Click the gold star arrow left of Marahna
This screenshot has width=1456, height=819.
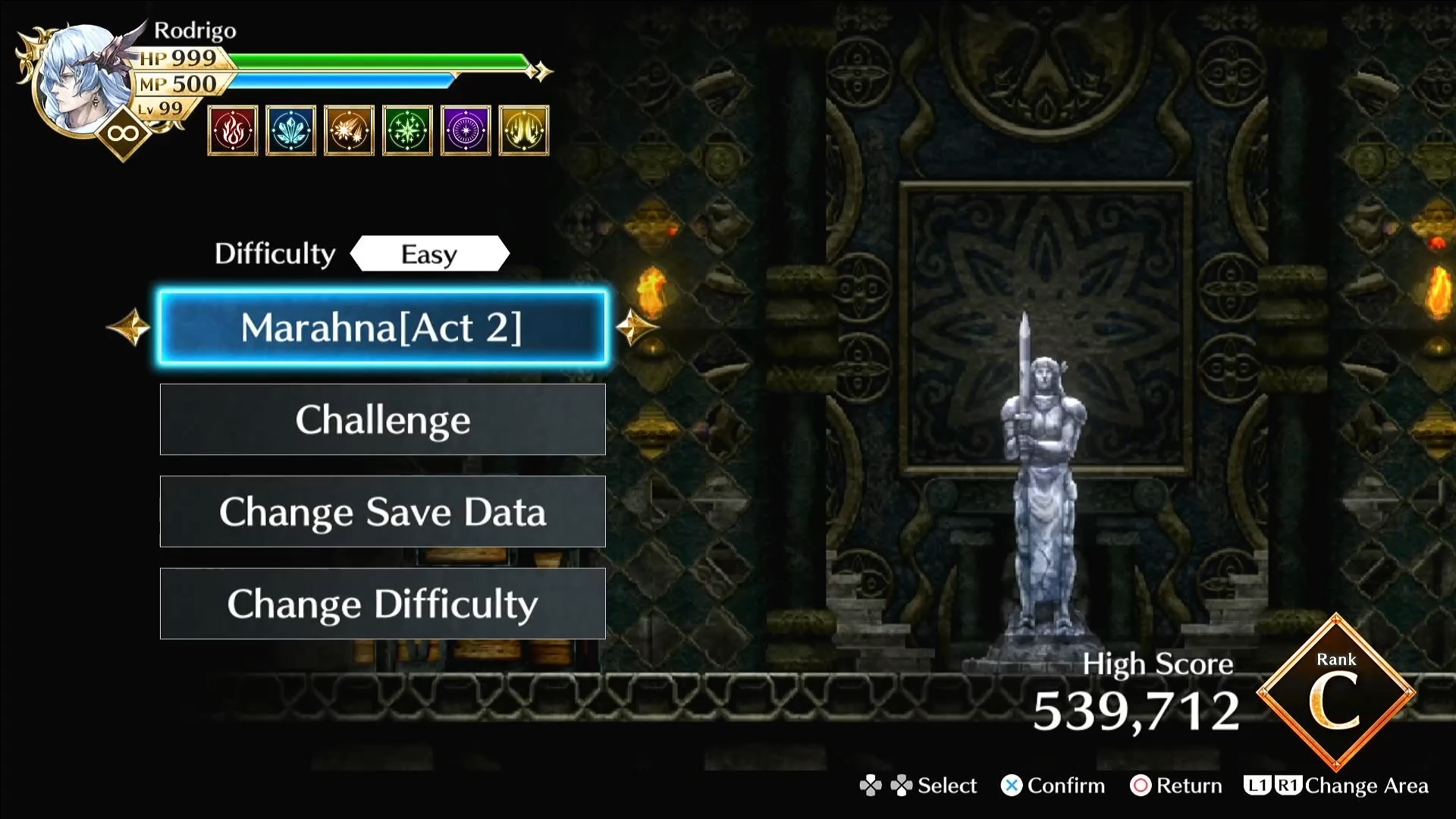(x=129, y=328)
